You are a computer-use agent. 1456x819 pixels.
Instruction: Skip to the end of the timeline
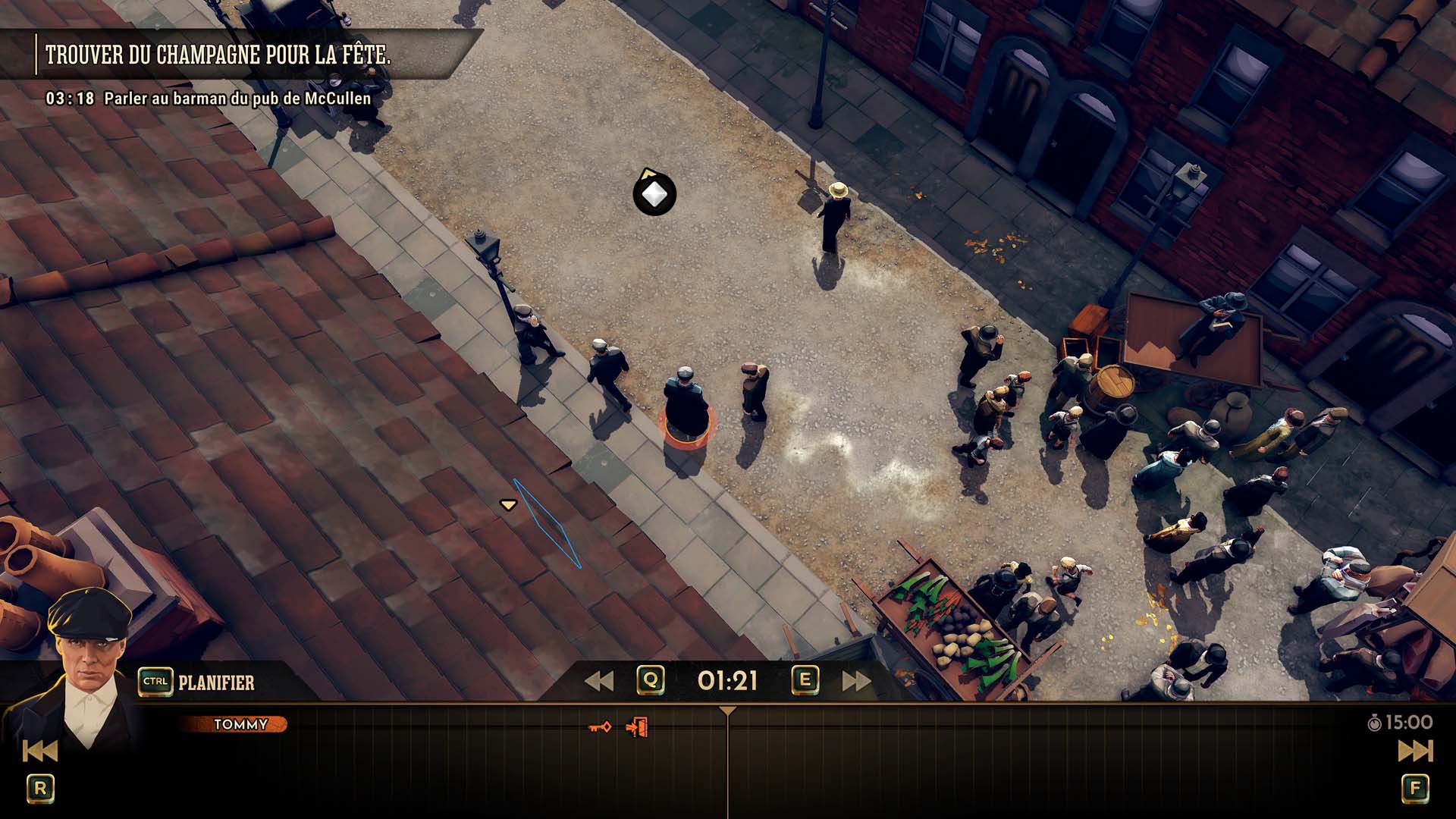[x=1415, y=751]
